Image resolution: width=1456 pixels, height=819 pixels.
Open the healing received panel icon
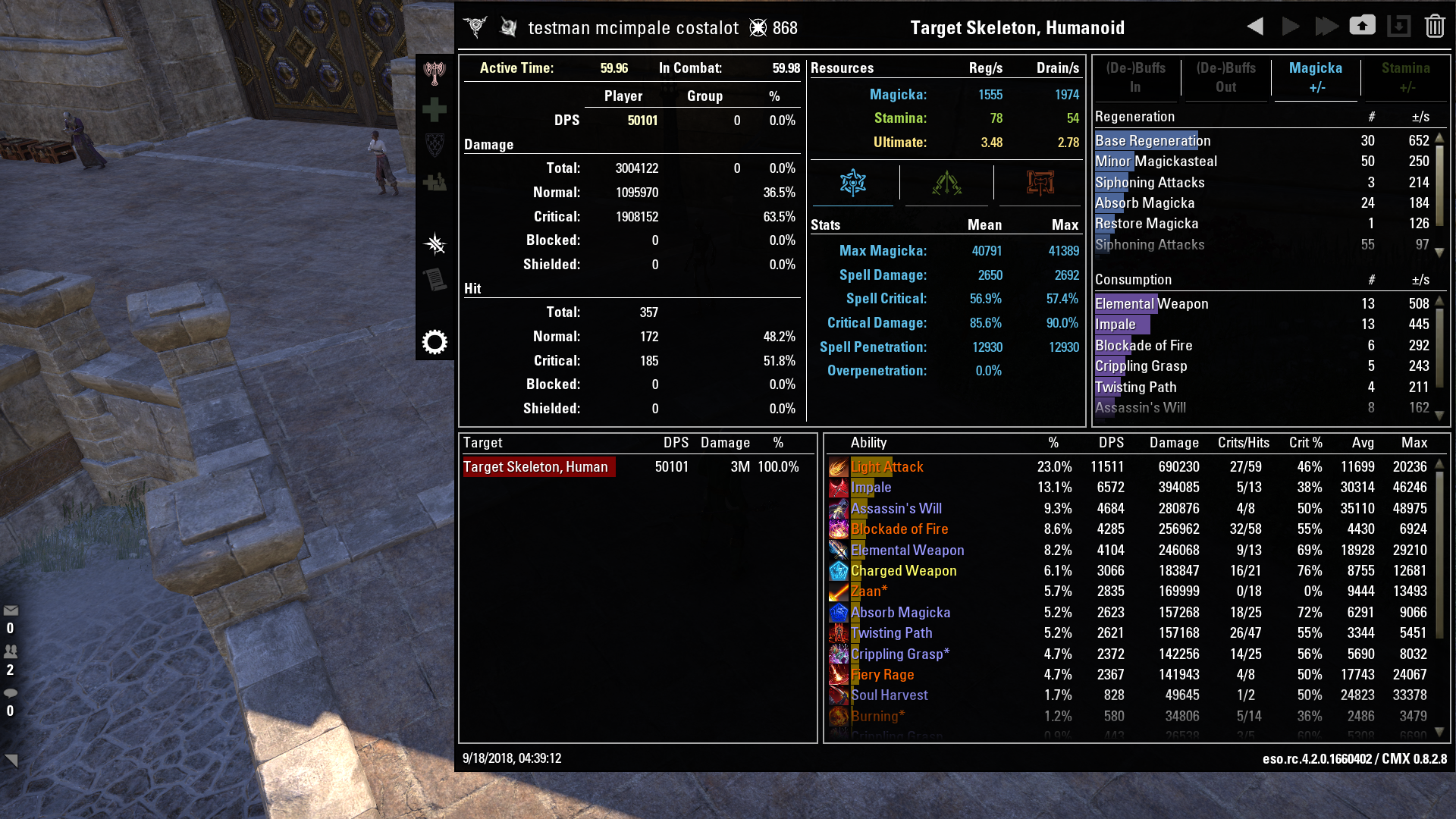coord(435,181)
